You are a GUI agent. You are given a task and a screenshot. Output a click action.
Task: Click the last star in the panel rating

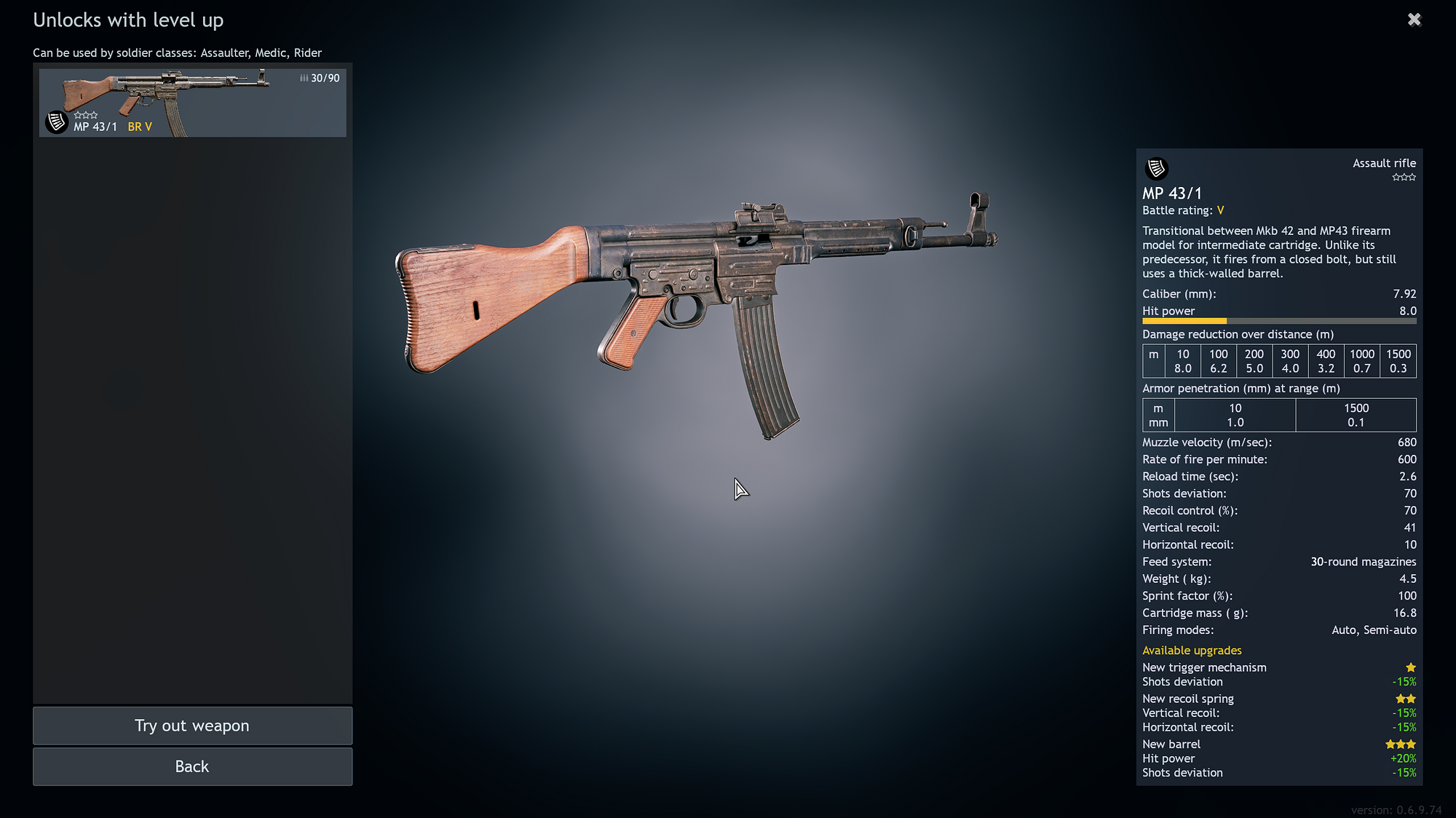[1411, 177]
